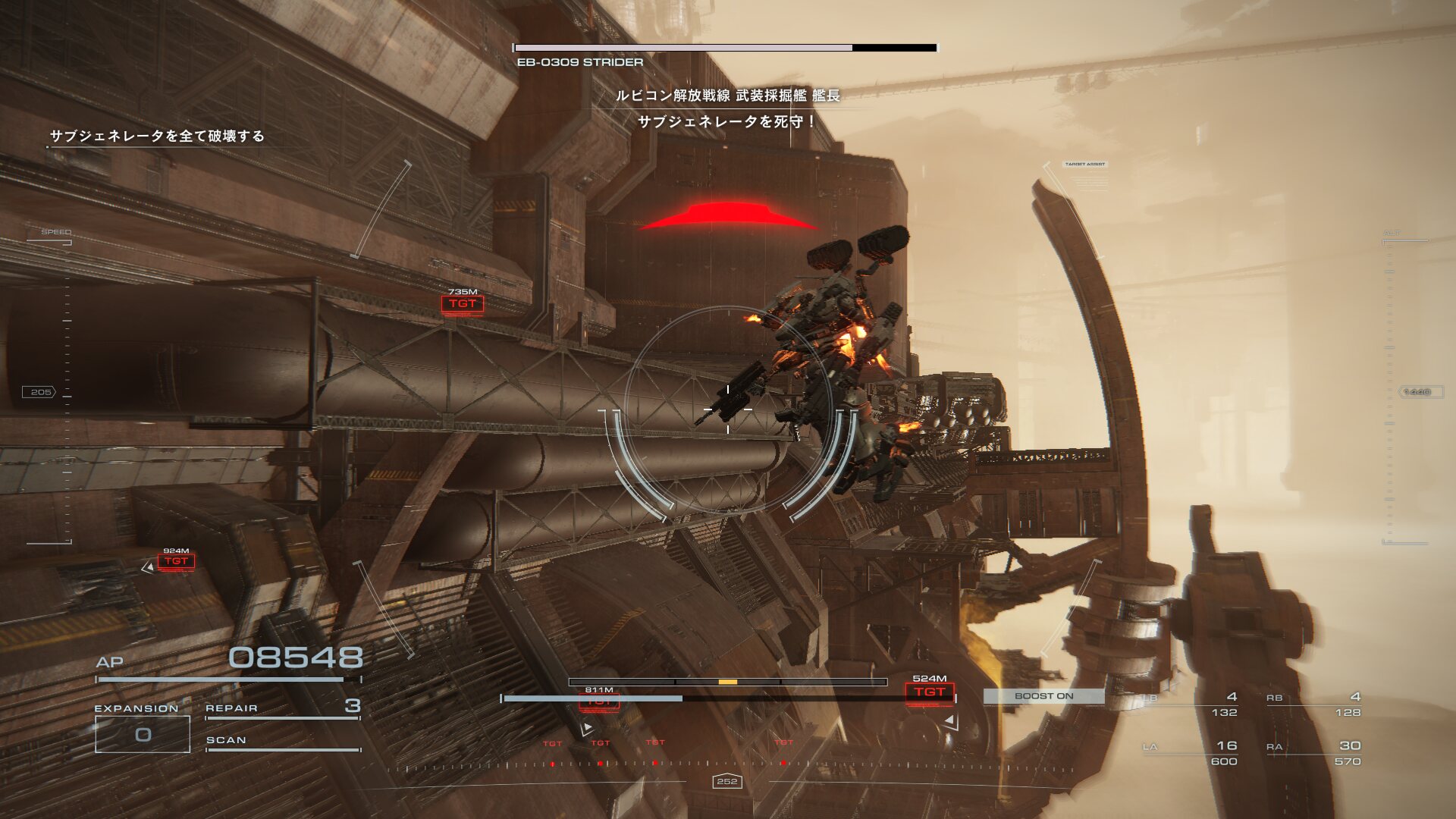This screenshot has height=819, width=1456.
Task: Select the TGT marker at 924M
Action: (176, 561)
